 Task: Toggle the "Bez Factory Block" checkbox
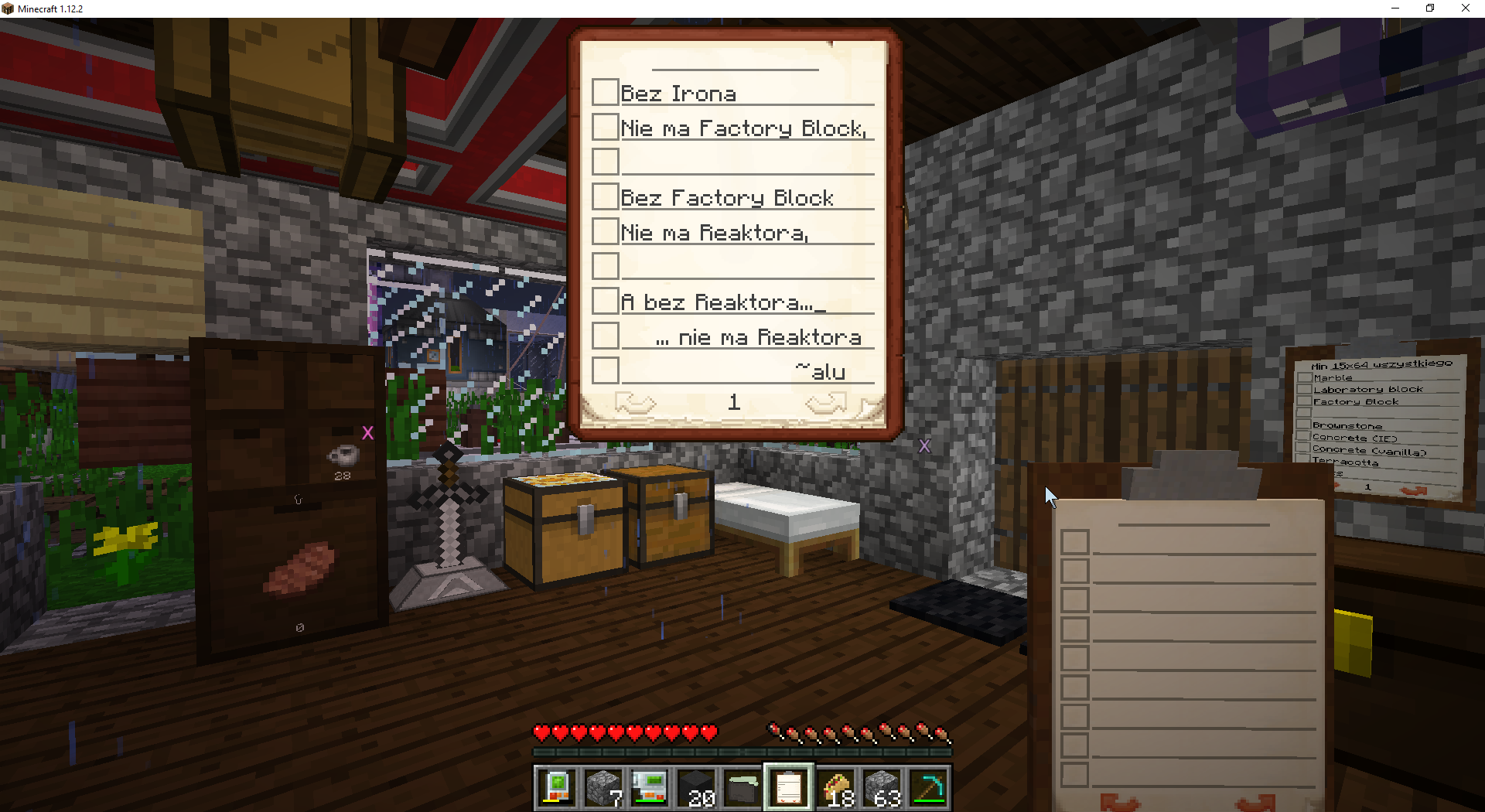coord(605,196)
